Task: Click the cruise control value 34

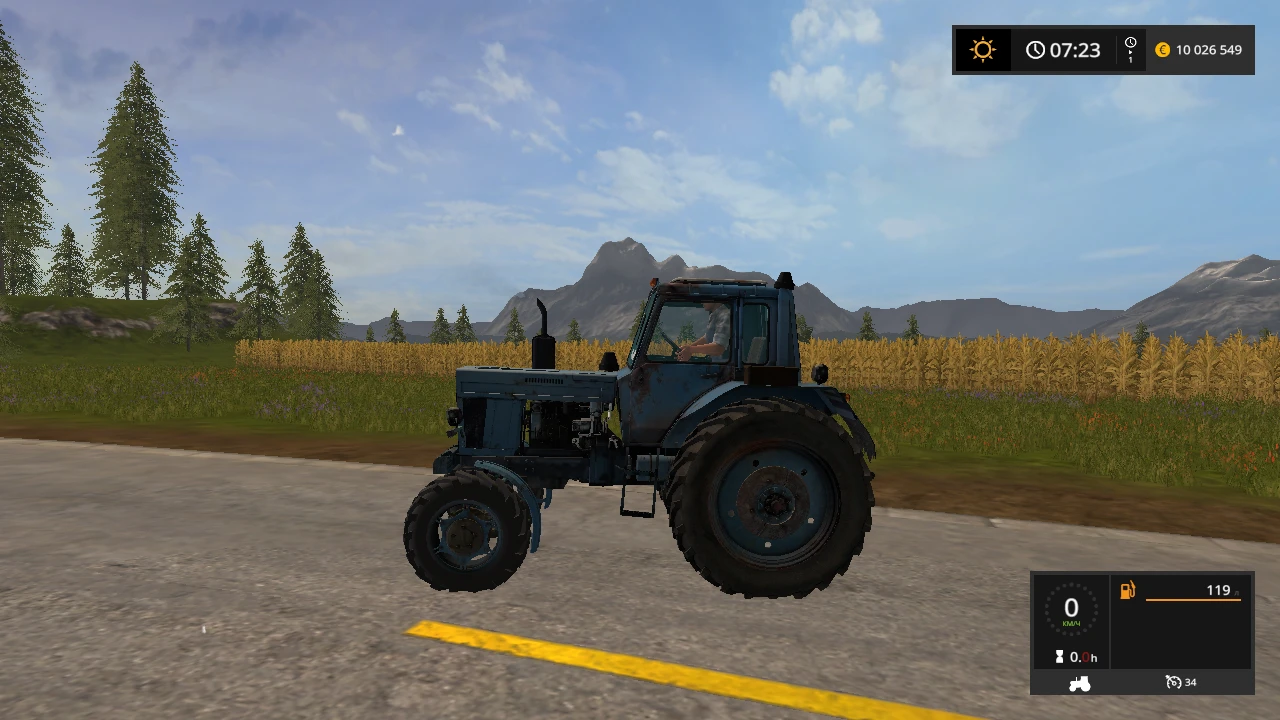Action: click(x=1191, y=683)
